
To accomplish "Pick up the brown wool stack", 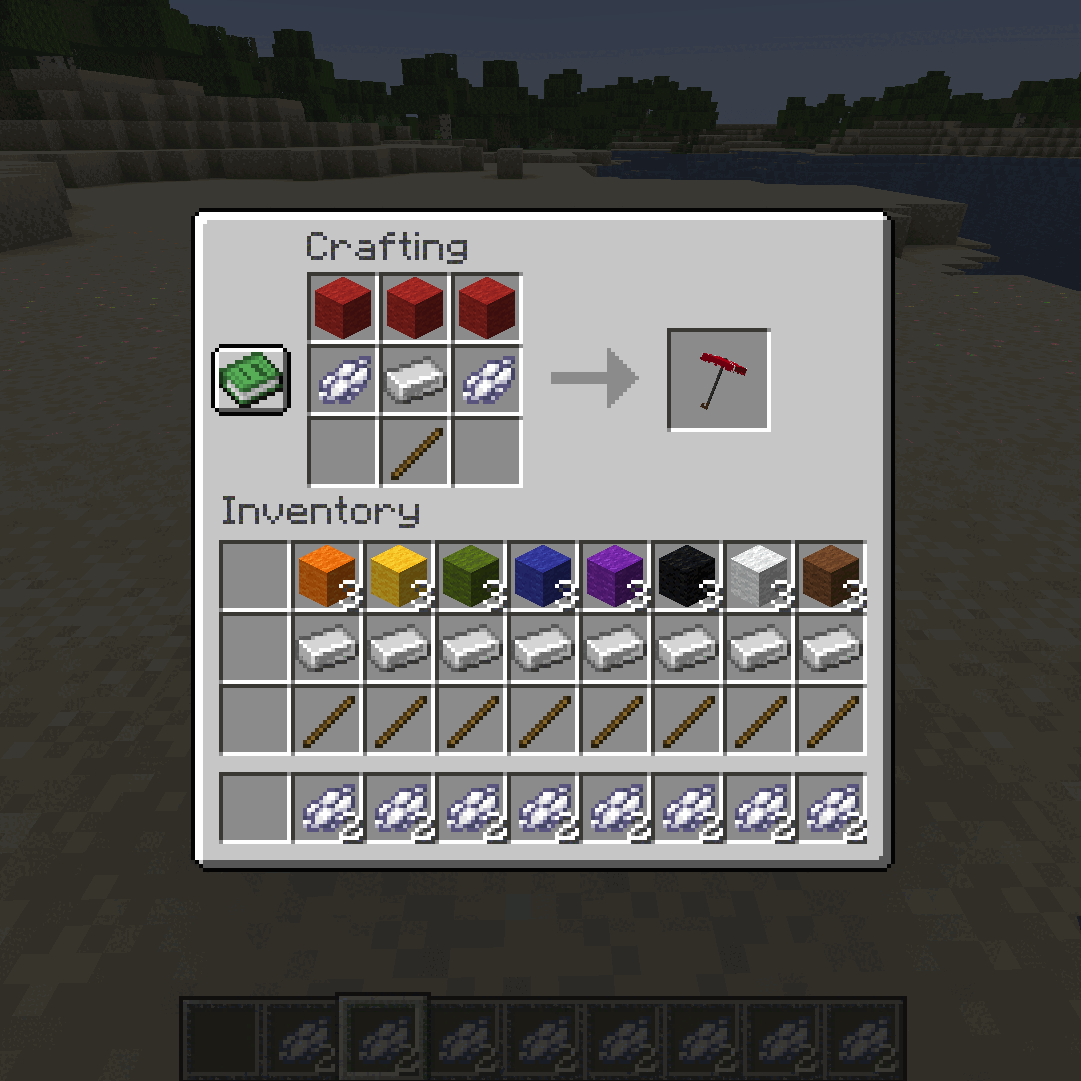I will pyautogui.click(x=831, y=576).
